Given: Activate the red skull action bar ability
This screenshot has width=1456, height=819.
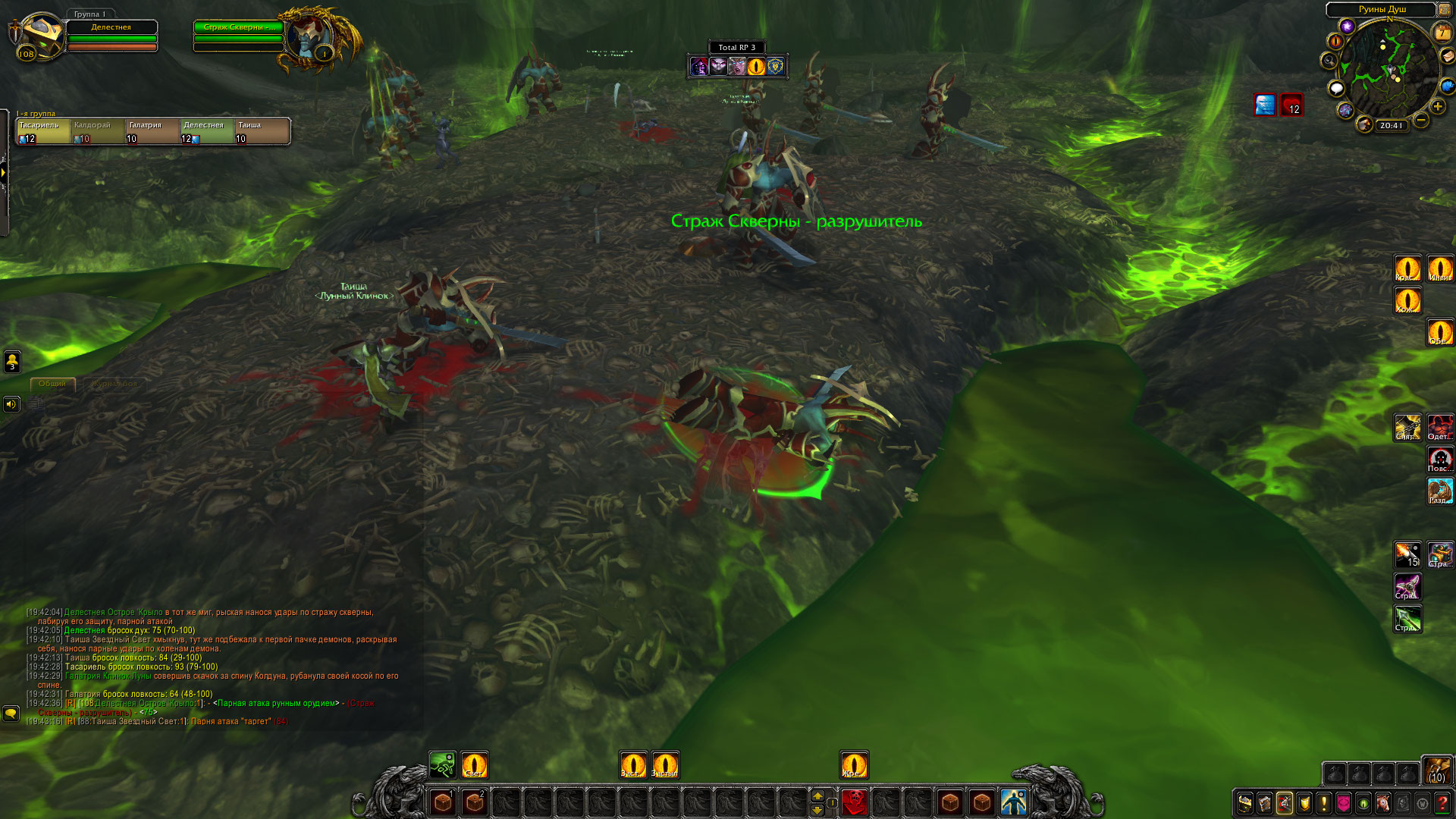Looking at the screenshot, I should point(854,802).
